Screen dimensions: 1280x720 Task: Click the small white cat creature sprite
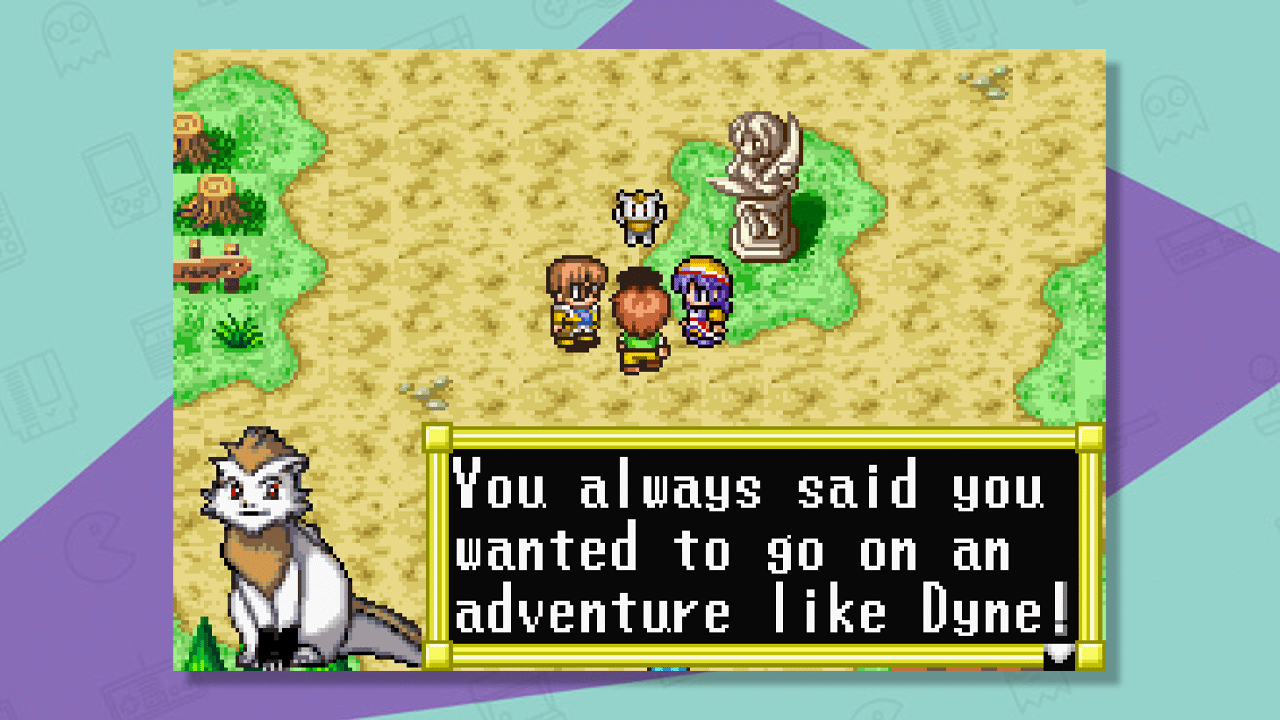[x=640, y=215]
